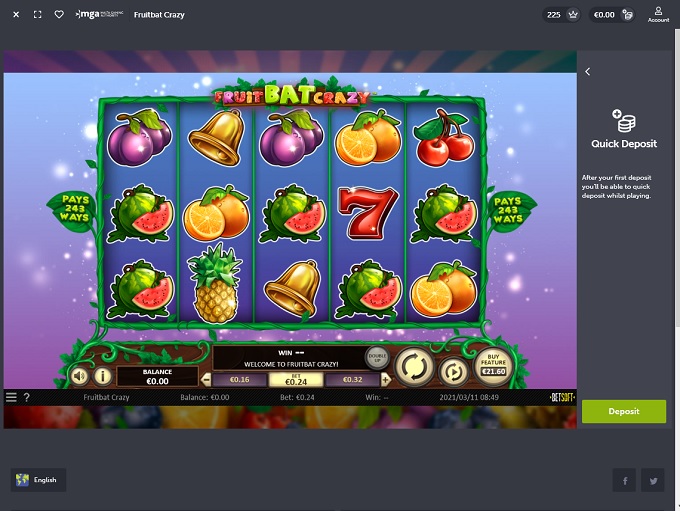Image resolution: width=680 pixels, height=511 pixels.
Task: Buy the feature for €21.60
Action: tap(494, 366)
